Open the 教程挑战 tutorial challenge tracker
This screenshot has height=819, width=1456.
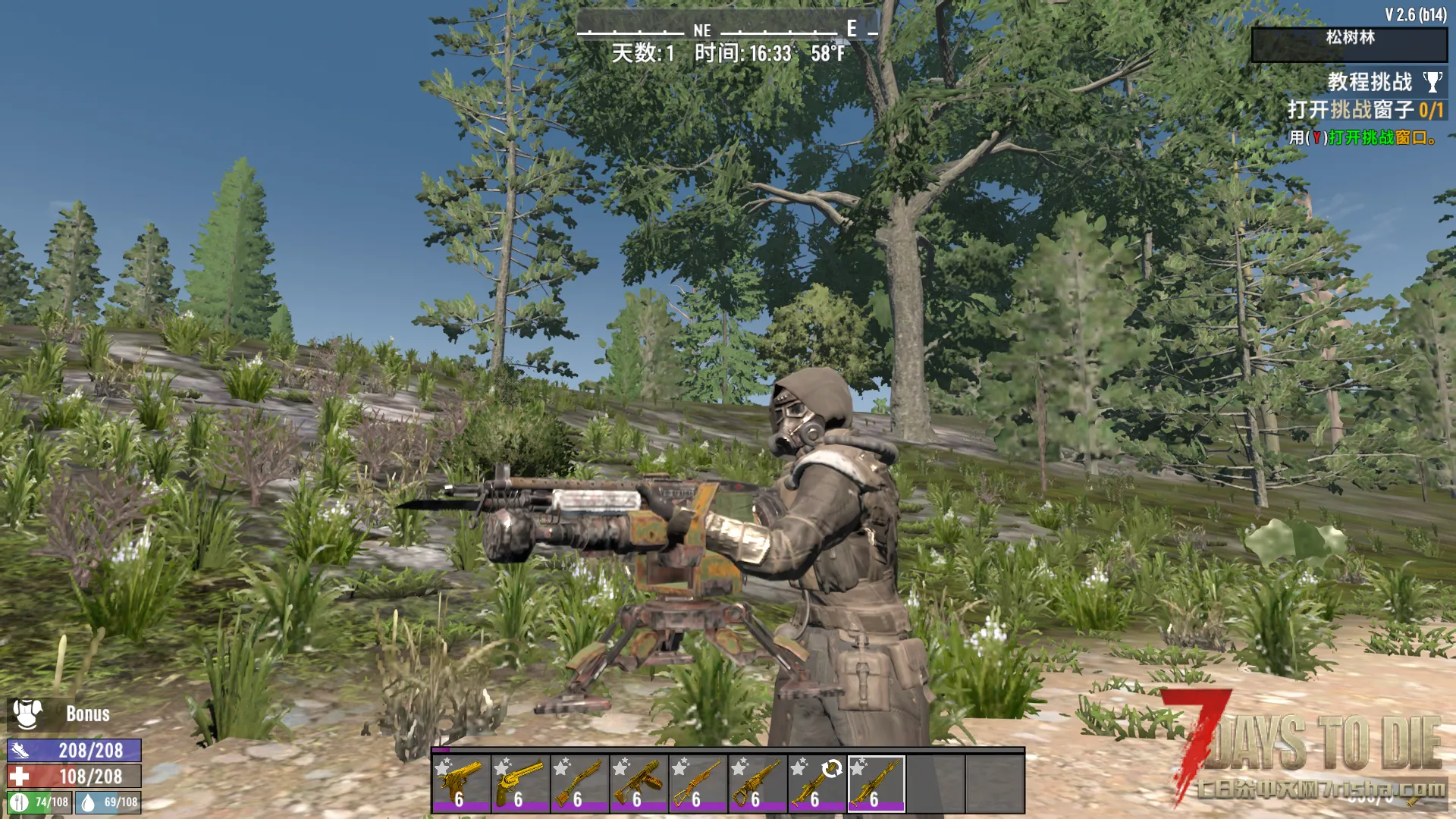(1369, 82)
